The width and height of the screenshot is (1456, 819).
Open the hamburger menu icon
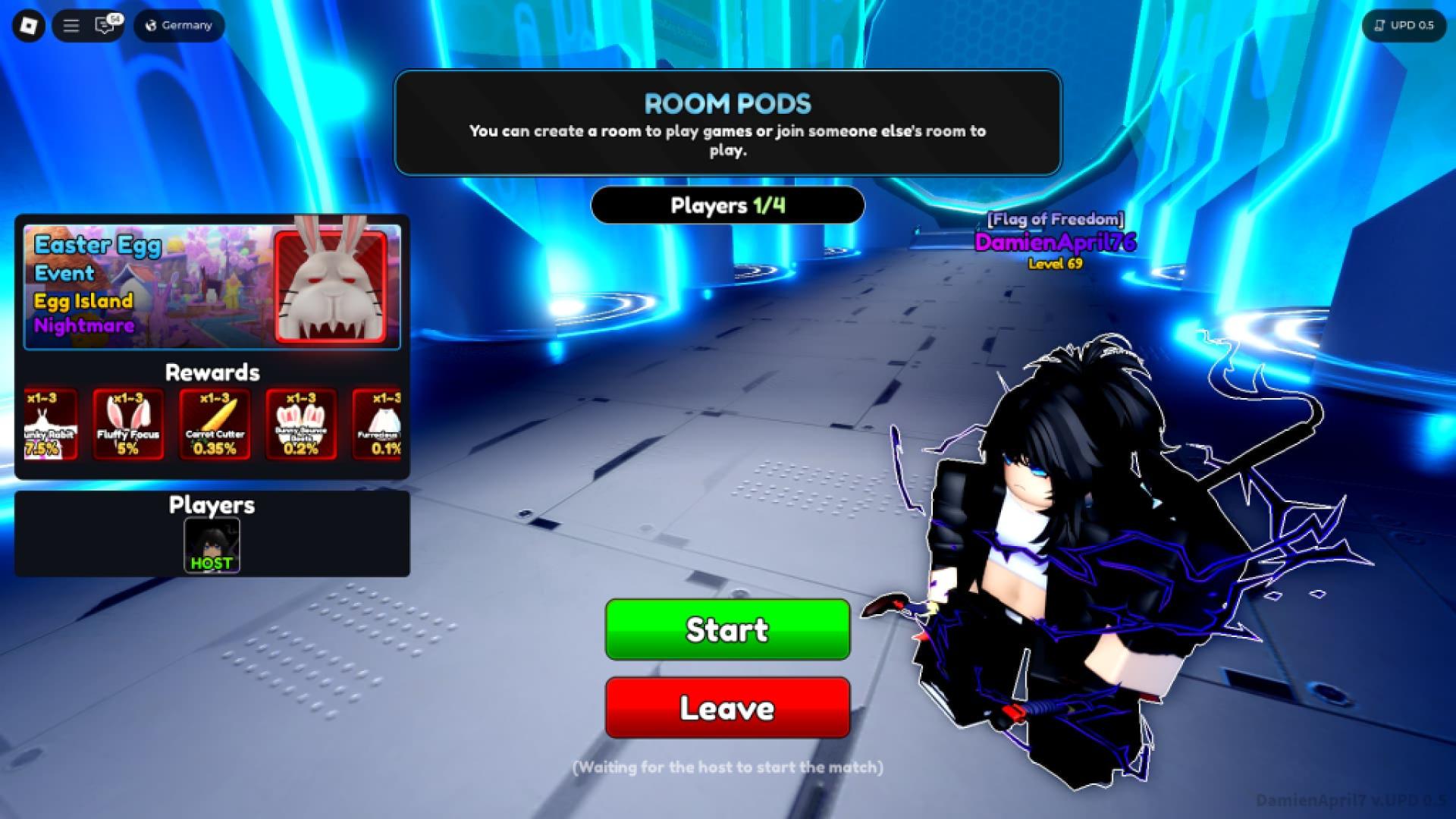[x=71, y=25]
